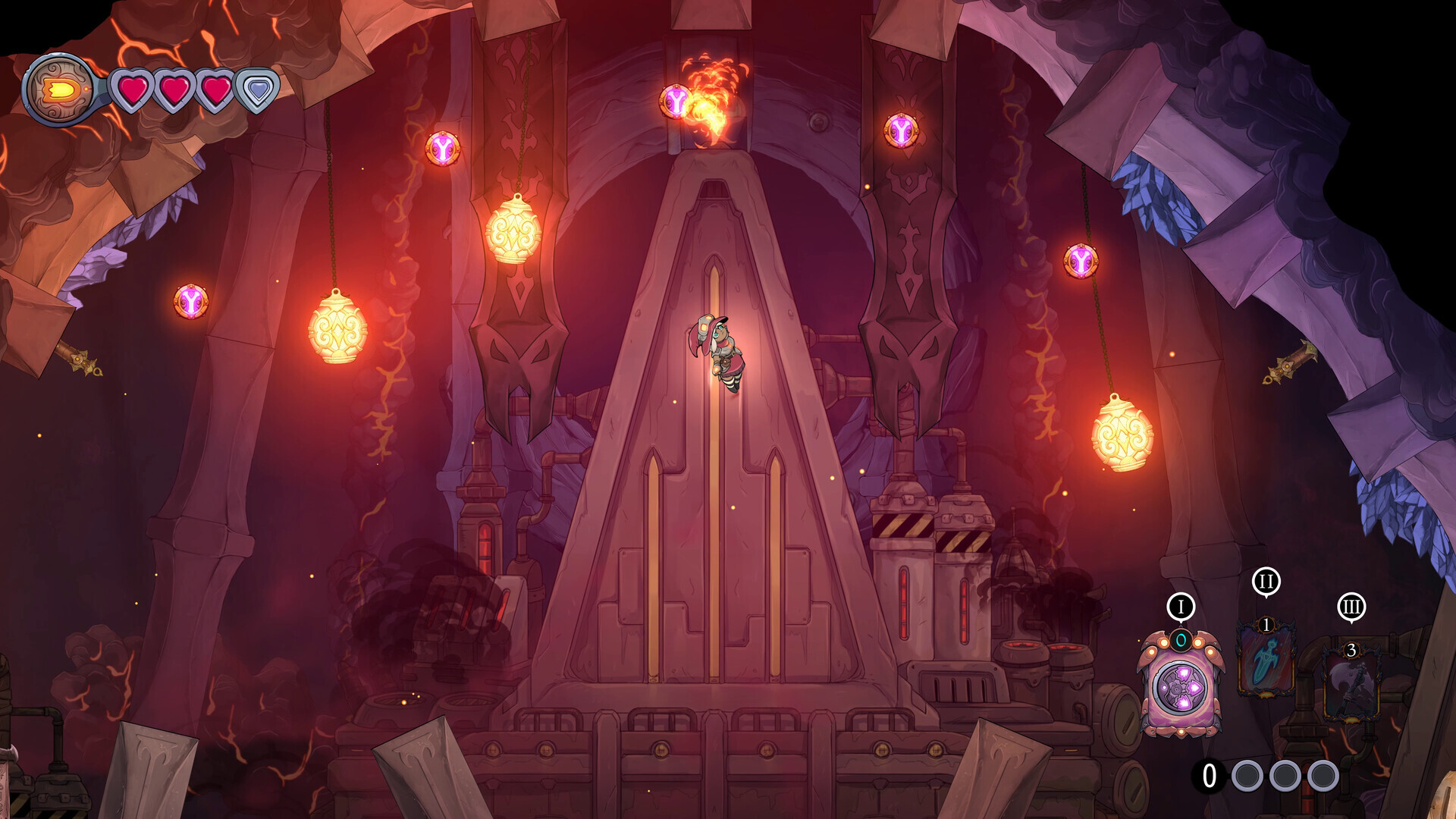Click the first empty charge circle beside the 0 counter
The image size is (1456, 819).
point(1248,777)
